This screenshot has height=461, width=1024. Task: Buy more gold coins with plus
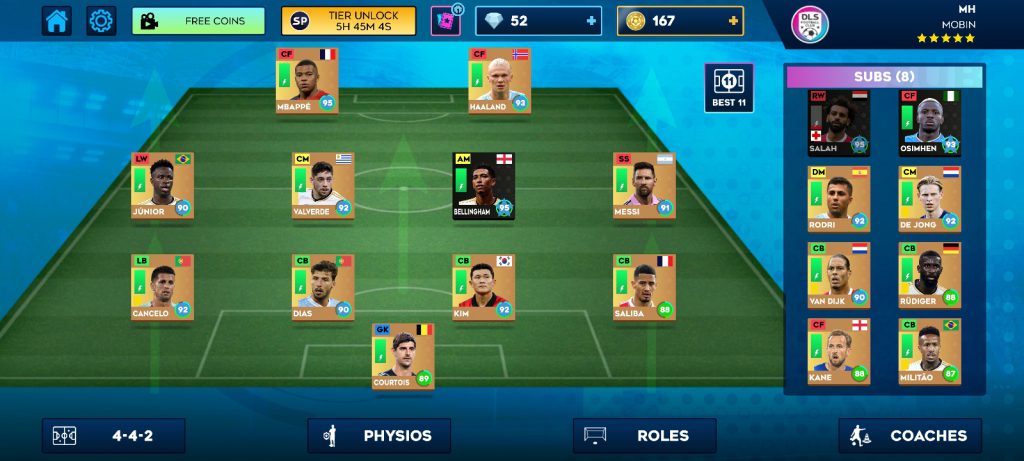(x=734, y=21)
